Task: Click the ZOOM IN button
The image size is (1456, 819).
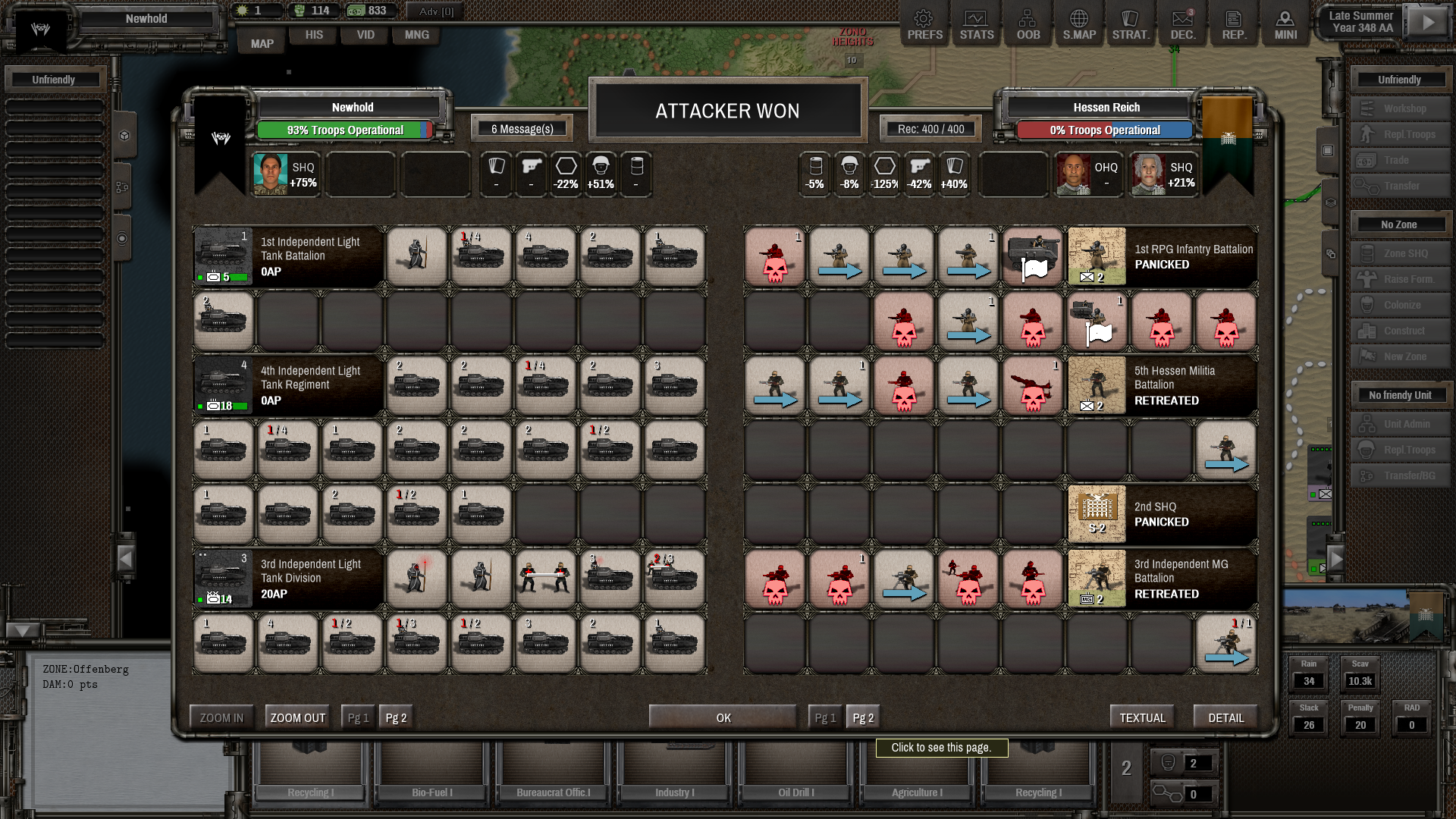Action: pyautogui.click(x=221, y=717)
